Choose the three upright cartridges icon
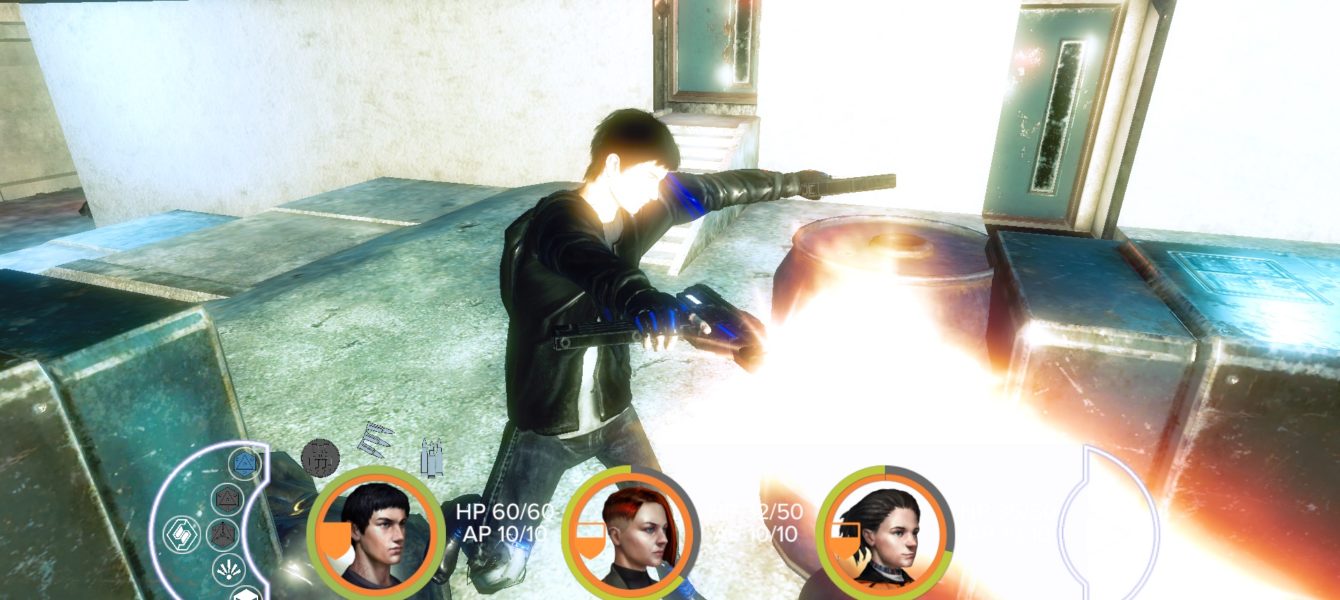This screenshot has height=600, width=1340. (432, 457)
